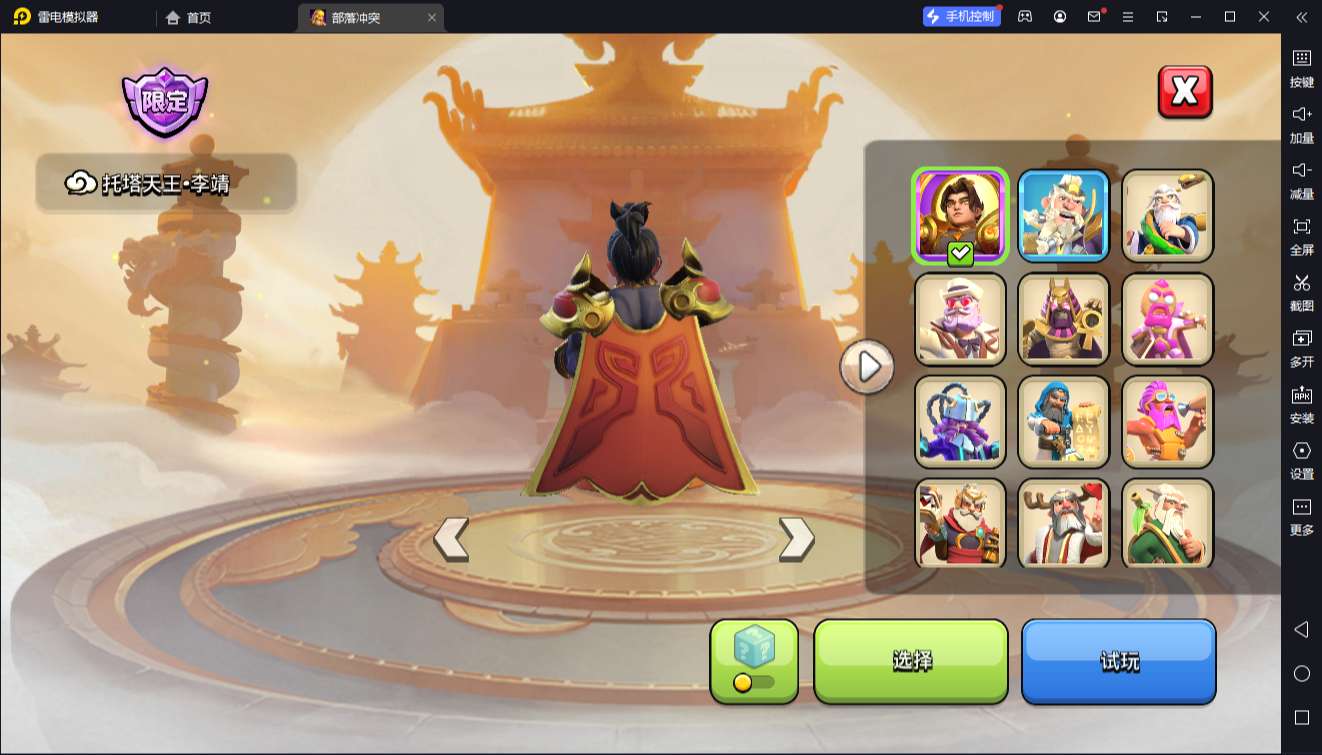The width and height of the screenshot is (1322, 755).
Task: Open the emulator 截图 screenshot tool
Action: click(1301, 291)
